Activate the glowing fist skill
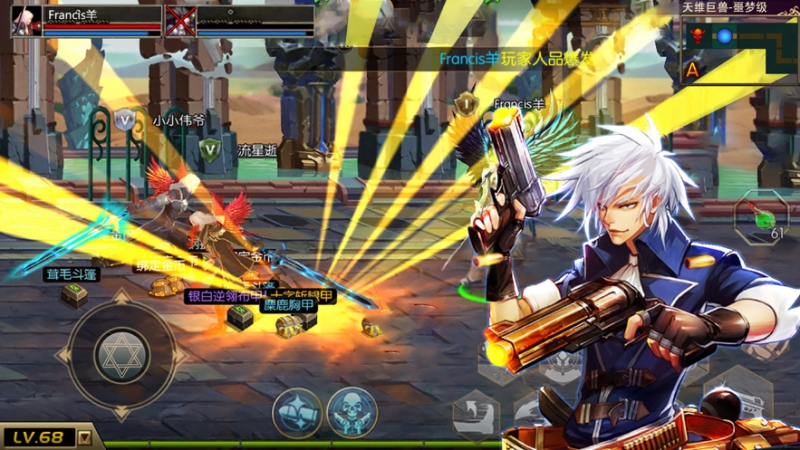The width and height of the screenshot is (800, 450). point(298,412)
